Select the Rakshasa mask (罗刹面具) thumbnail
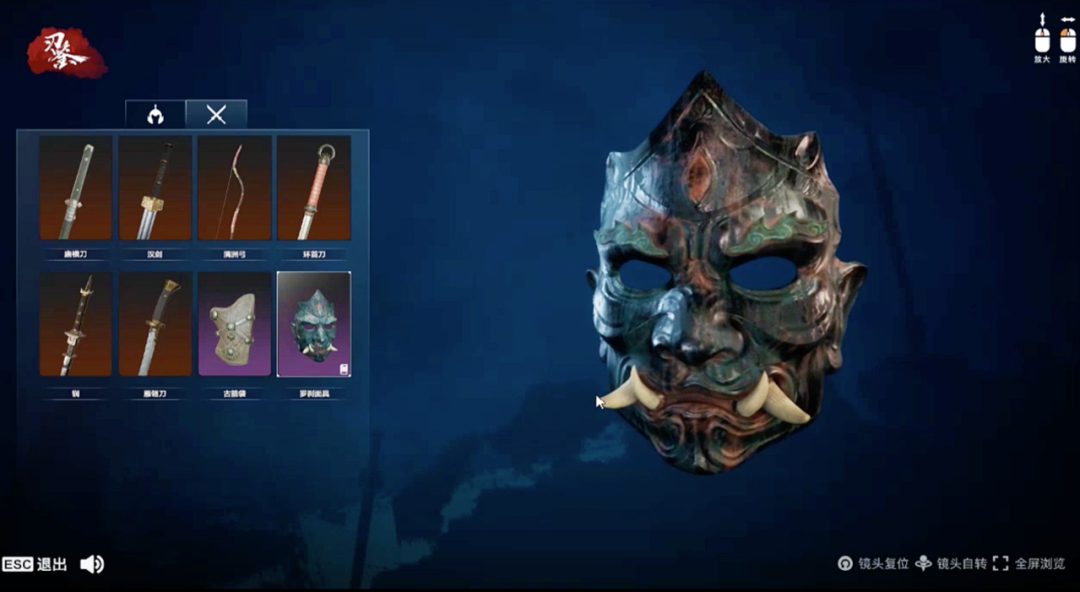Viewport: 1080px width, 592px height. coord(313,324)
